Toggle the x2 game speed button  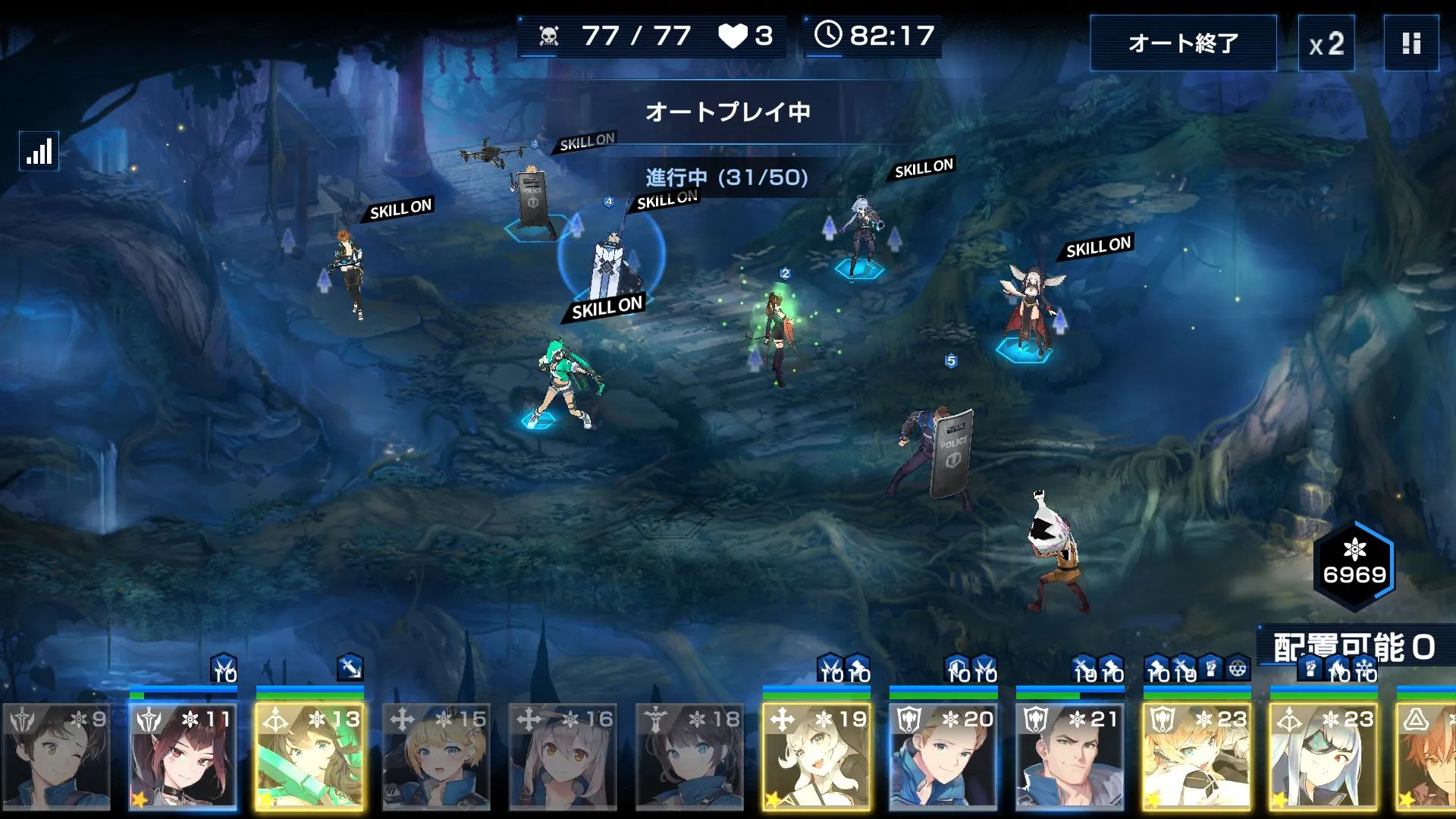click(1326, 43)
